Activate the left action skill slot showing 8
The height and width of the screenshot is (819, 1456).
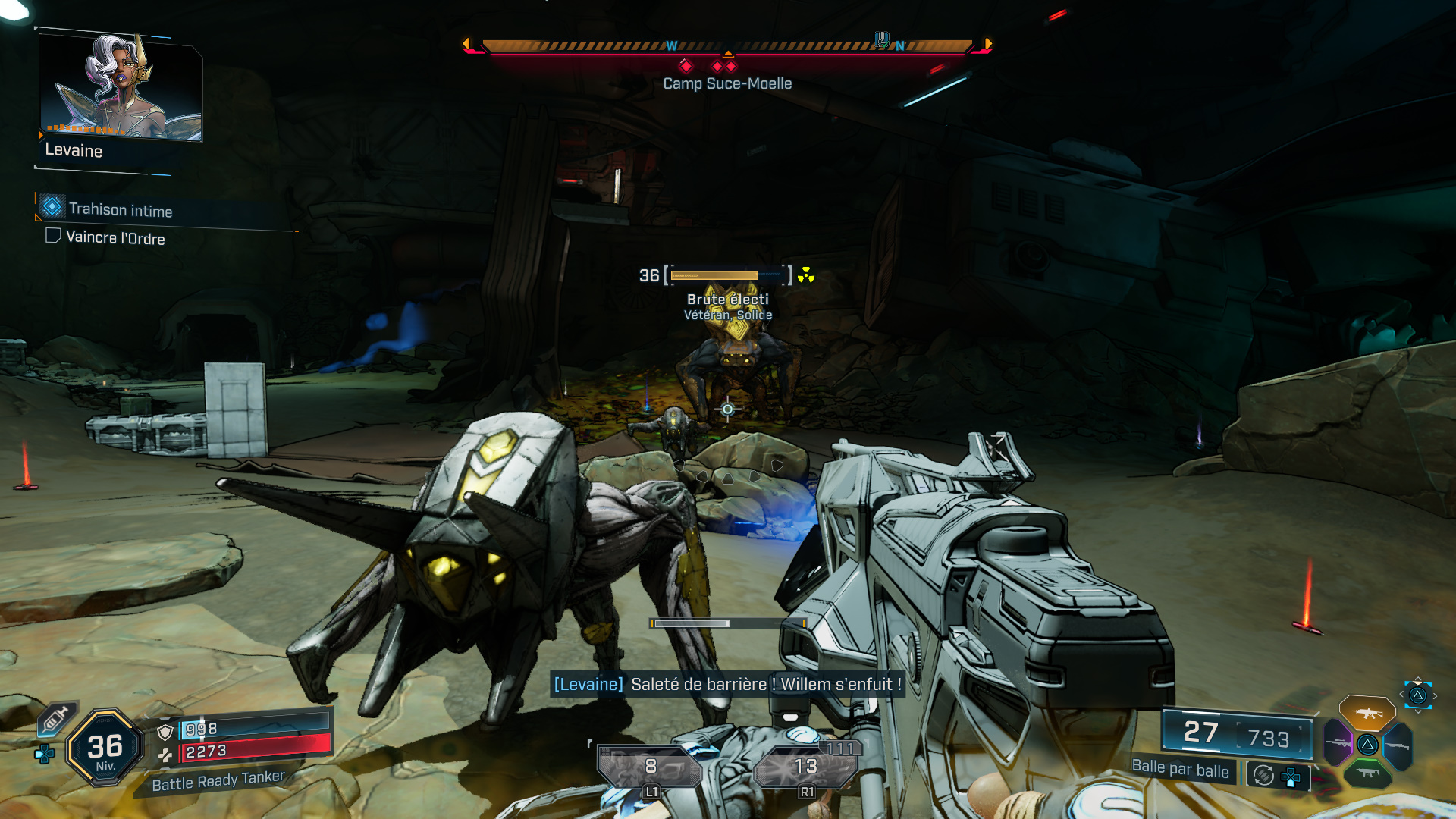(649, 767)
